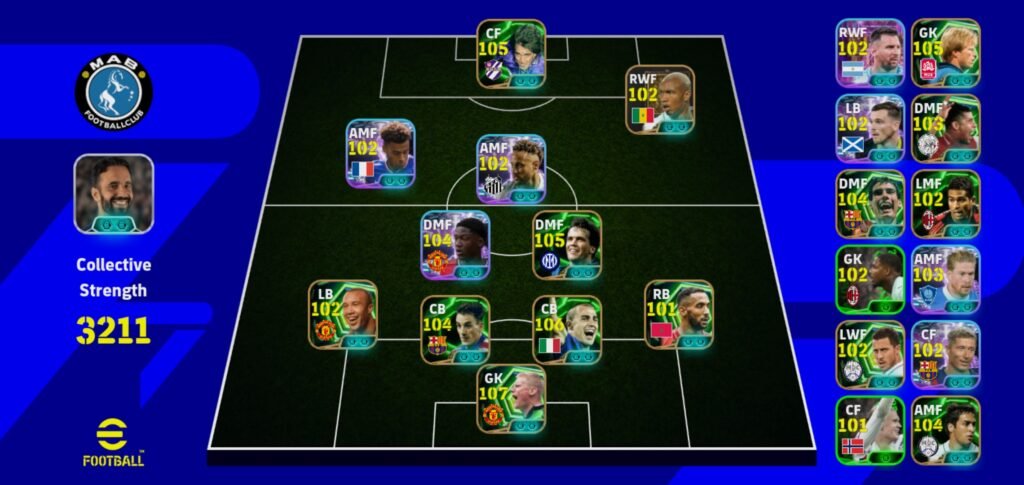
Task: Select the substitute LMF 102 card
Action: click(945, 203)
